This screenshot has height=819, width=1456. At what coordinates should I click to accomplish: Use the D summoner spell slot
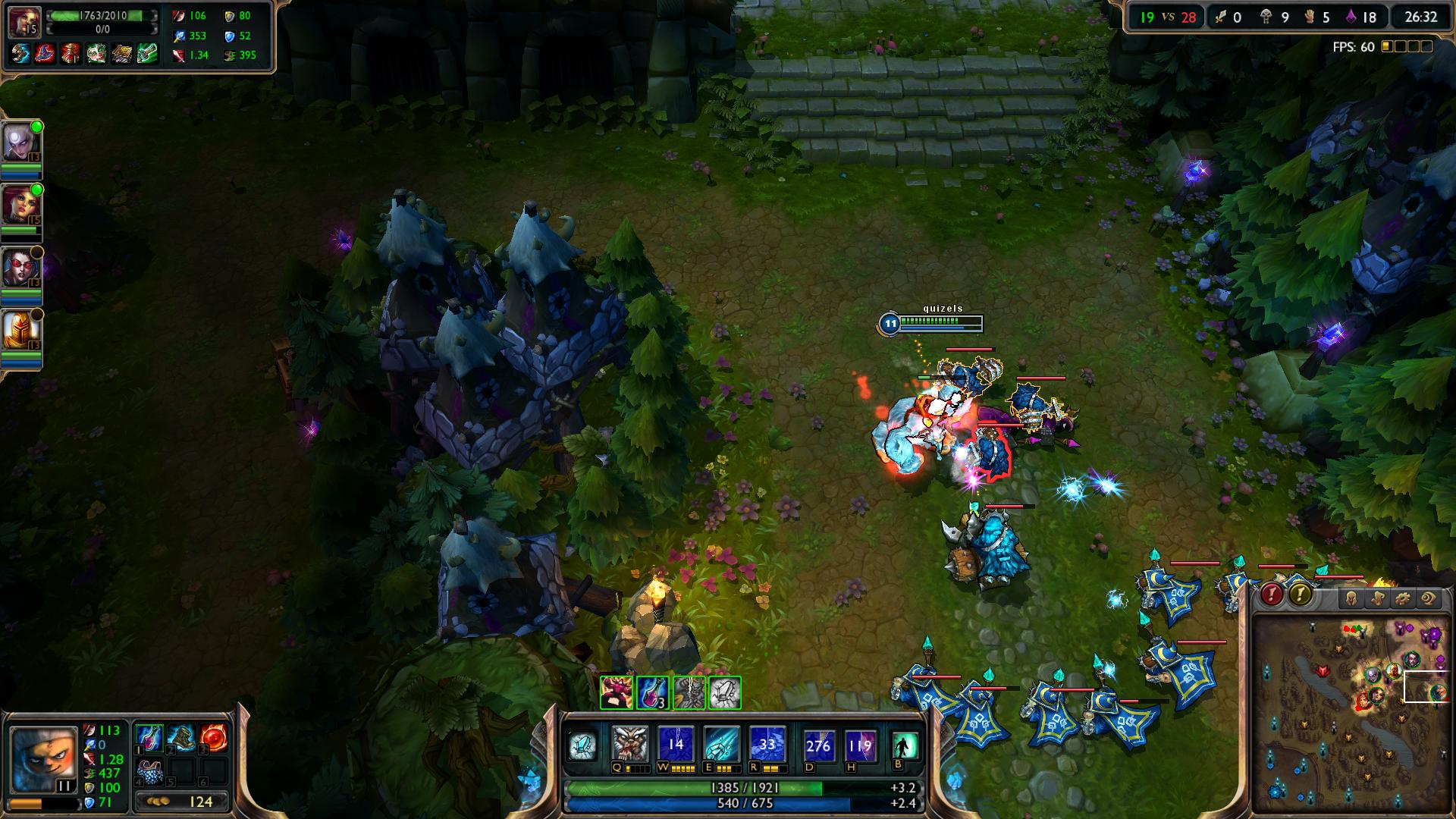point(818,745)
